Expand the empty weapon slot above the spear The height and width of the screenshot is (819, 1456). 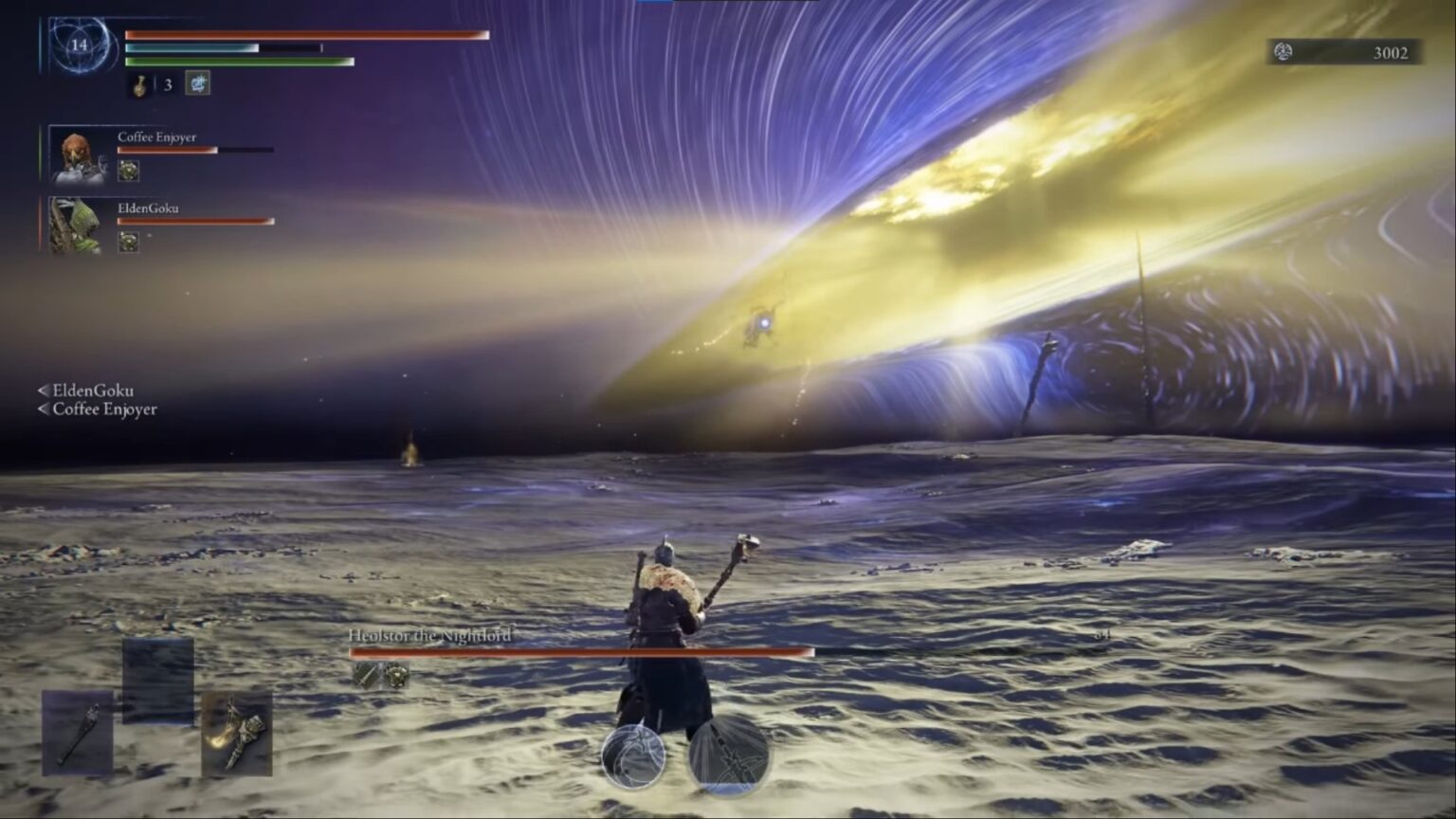156,682
